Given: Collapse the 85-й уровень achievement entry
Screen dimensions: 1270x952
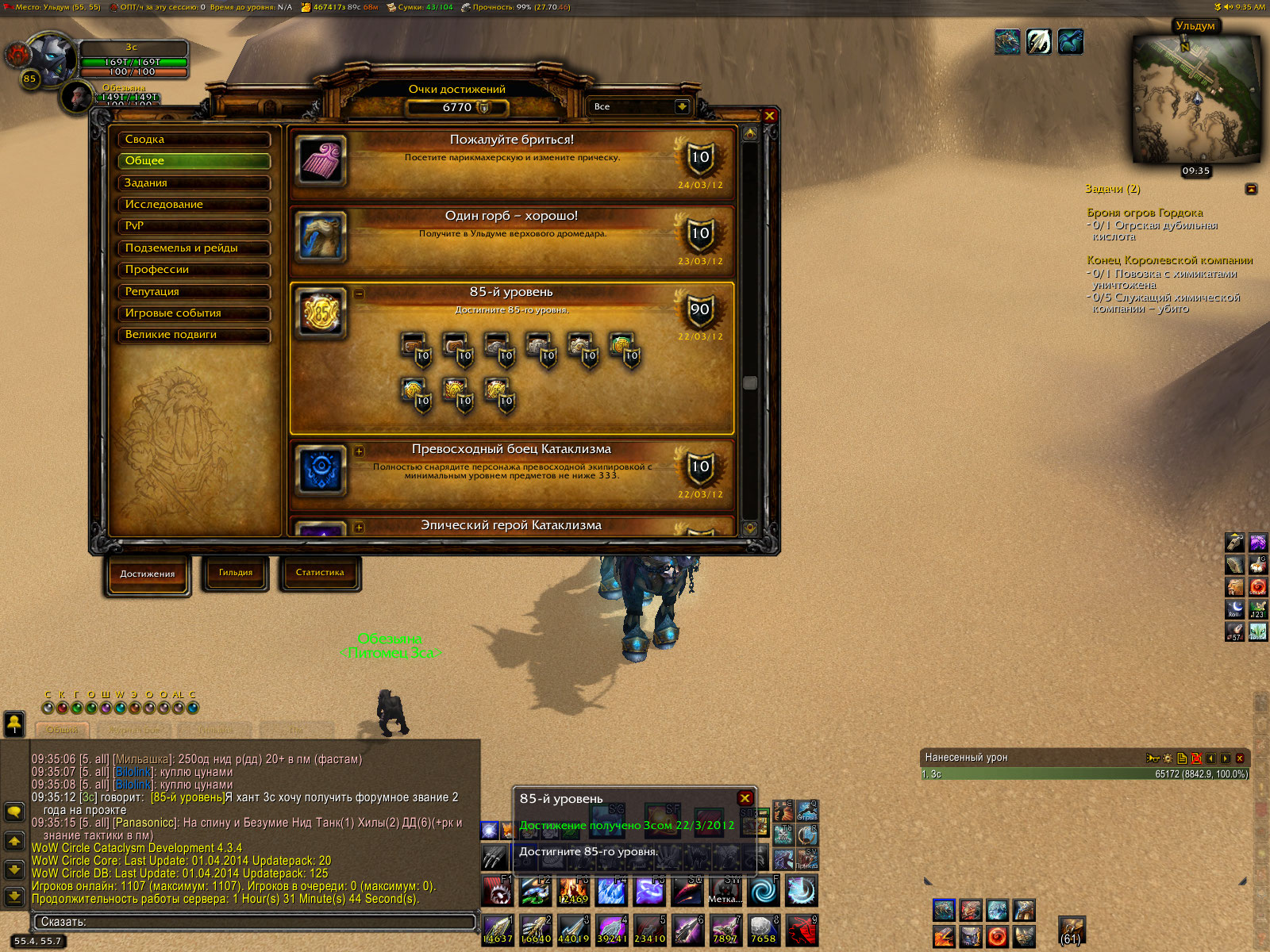Looking at the screenshot, I should click(359, 294).
